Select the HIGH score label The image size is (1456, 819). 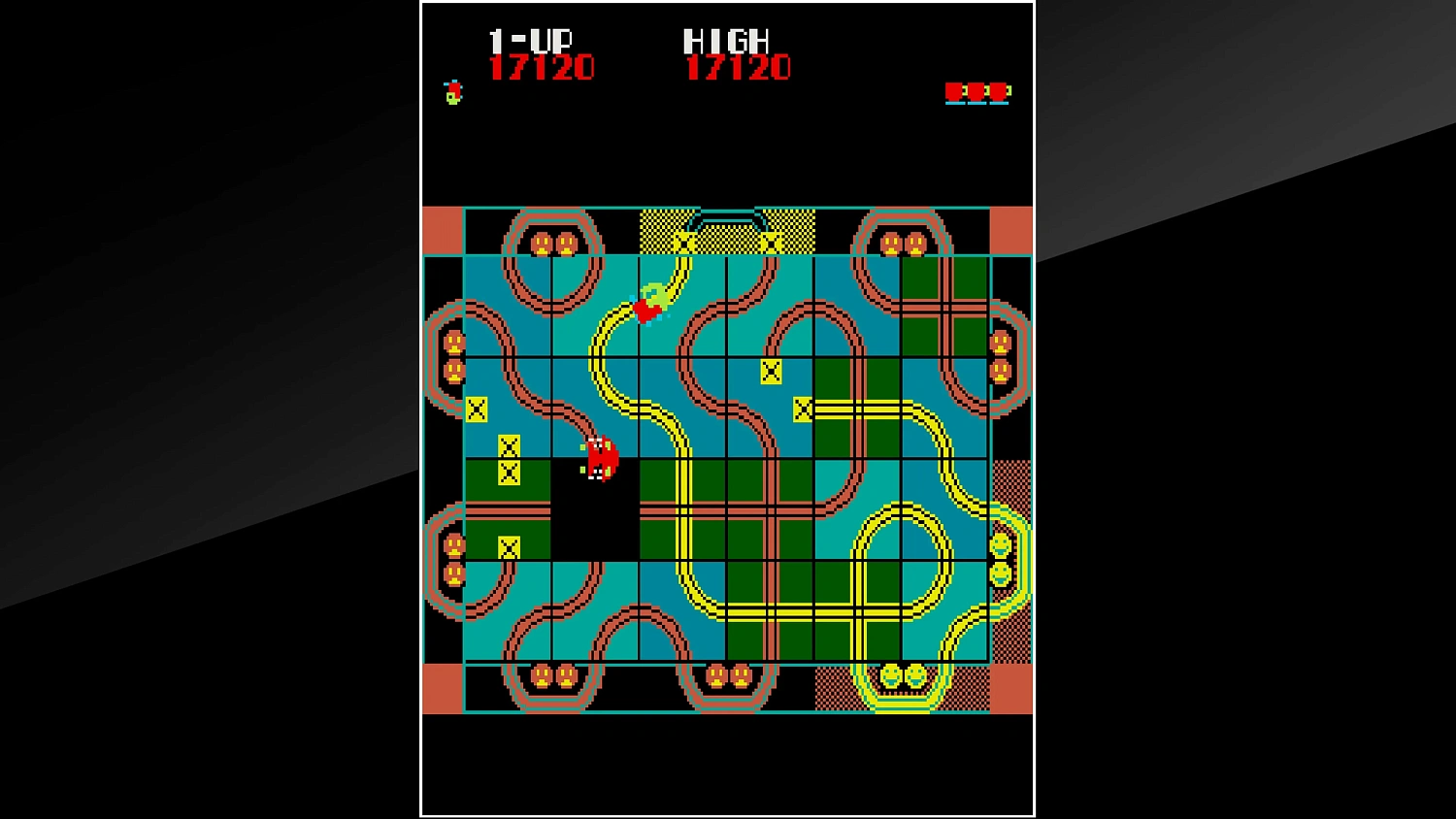(726, 41)
